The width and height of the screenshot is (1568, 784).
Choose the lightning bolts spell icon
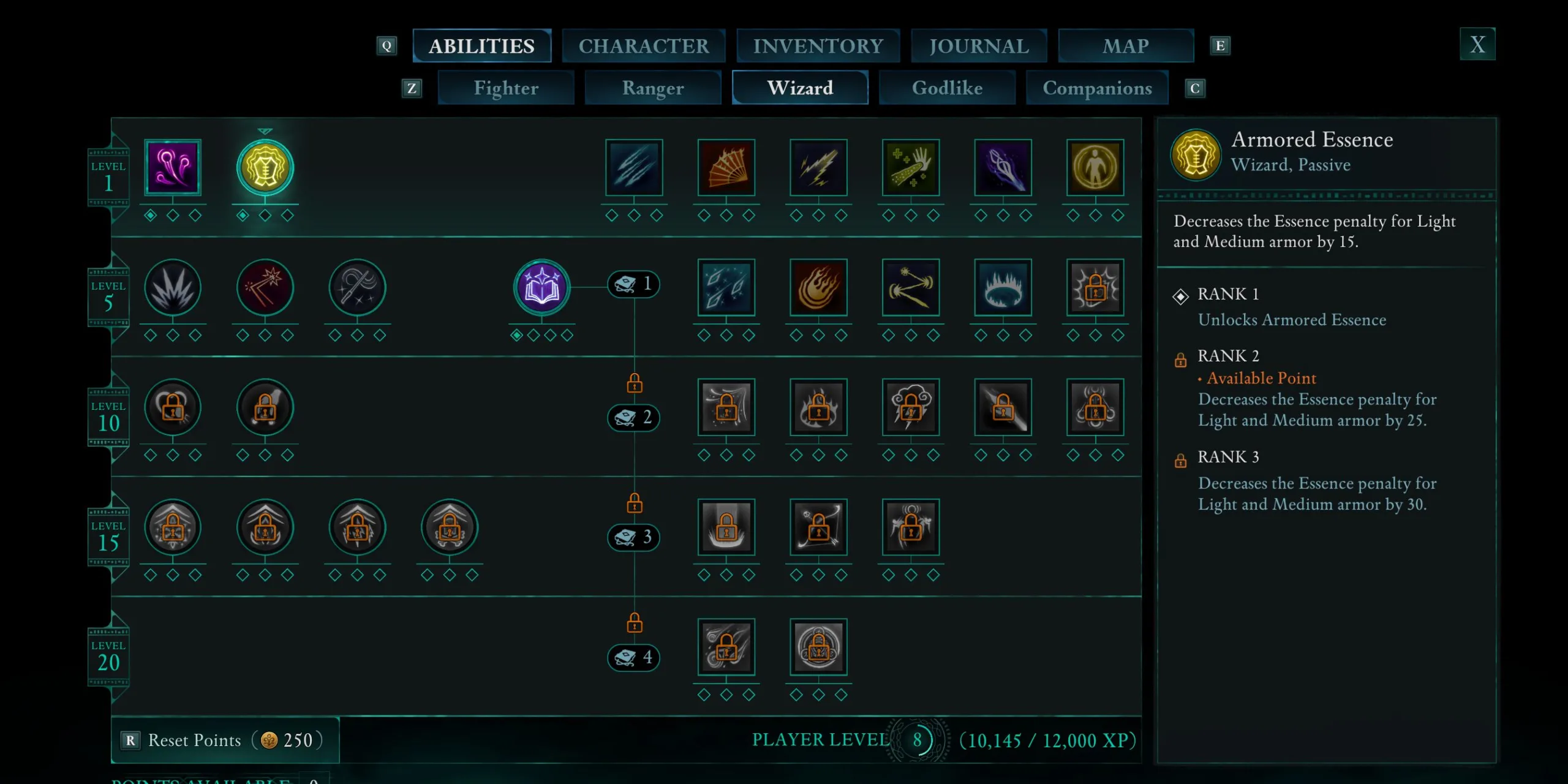tap(818, 167)
